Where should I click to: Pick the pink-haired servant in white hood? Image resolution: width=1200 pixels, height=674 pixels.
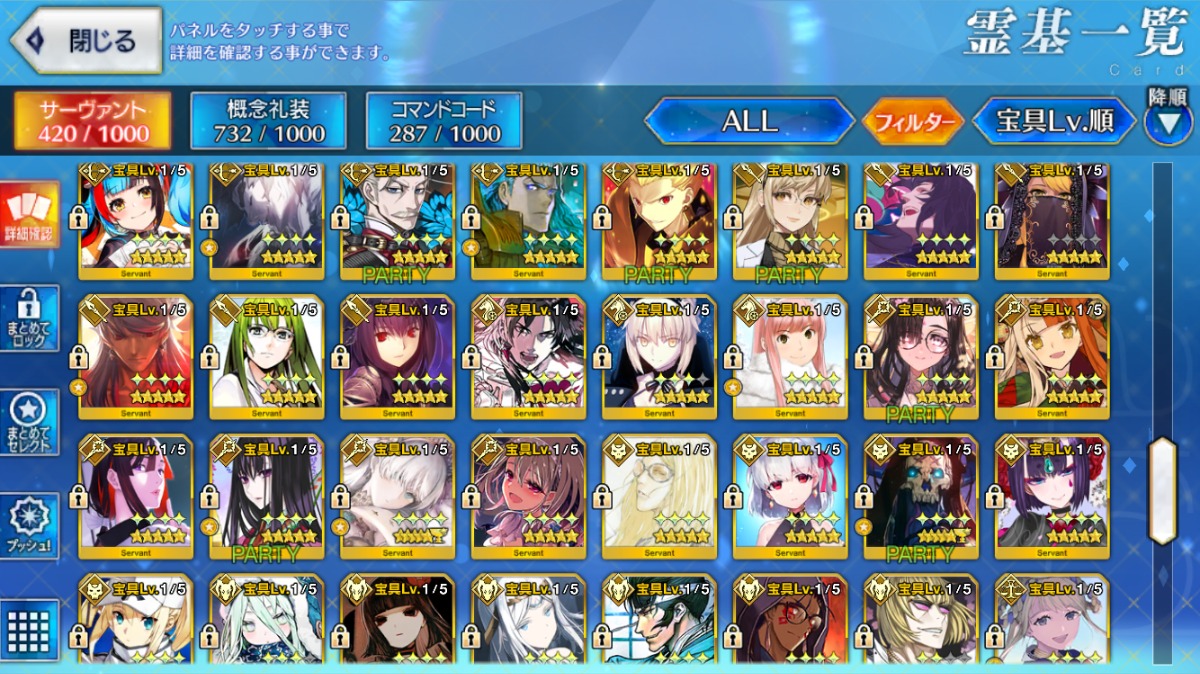pyautogui.click(x=790, y=355)
